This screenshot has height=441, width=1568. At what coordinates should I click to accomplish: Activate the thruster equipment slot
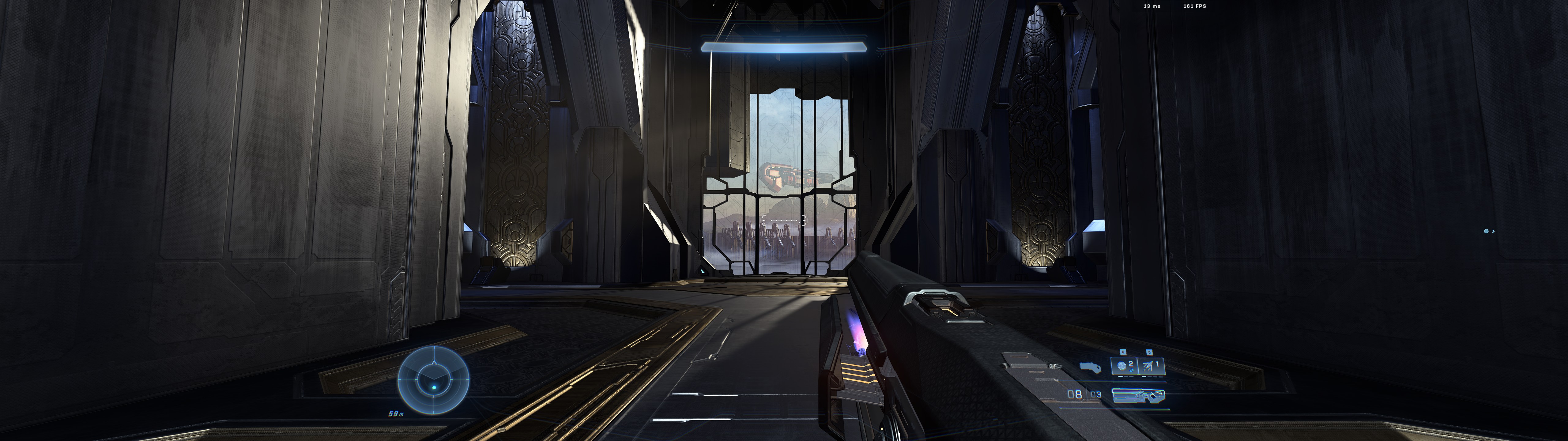tap(1151, 366)
